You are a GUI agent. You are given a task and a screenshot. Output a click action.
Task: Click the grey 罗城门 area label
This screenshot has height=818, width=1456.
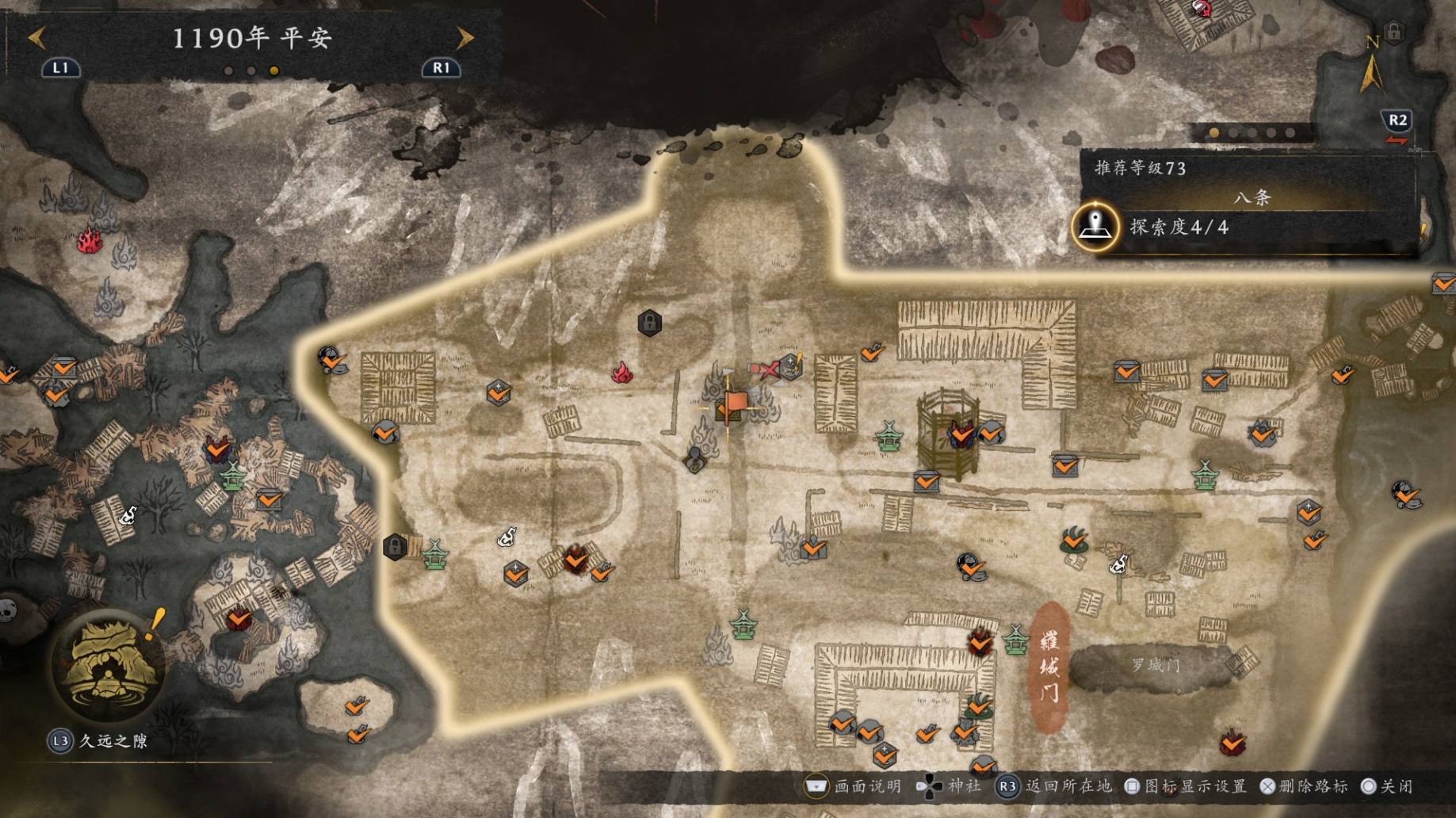[1156, 666]
